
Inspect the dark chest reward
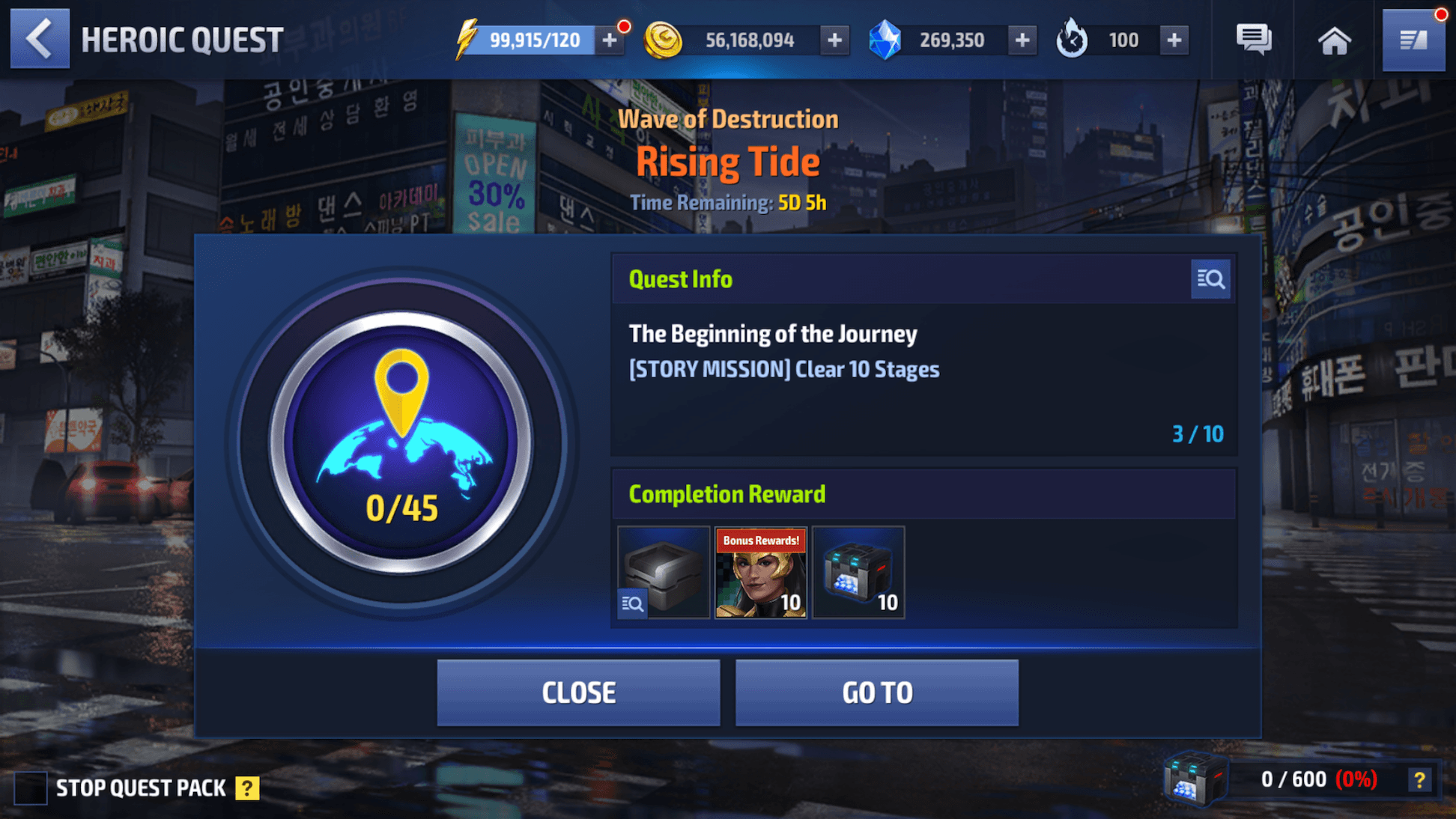coord(664,573)
